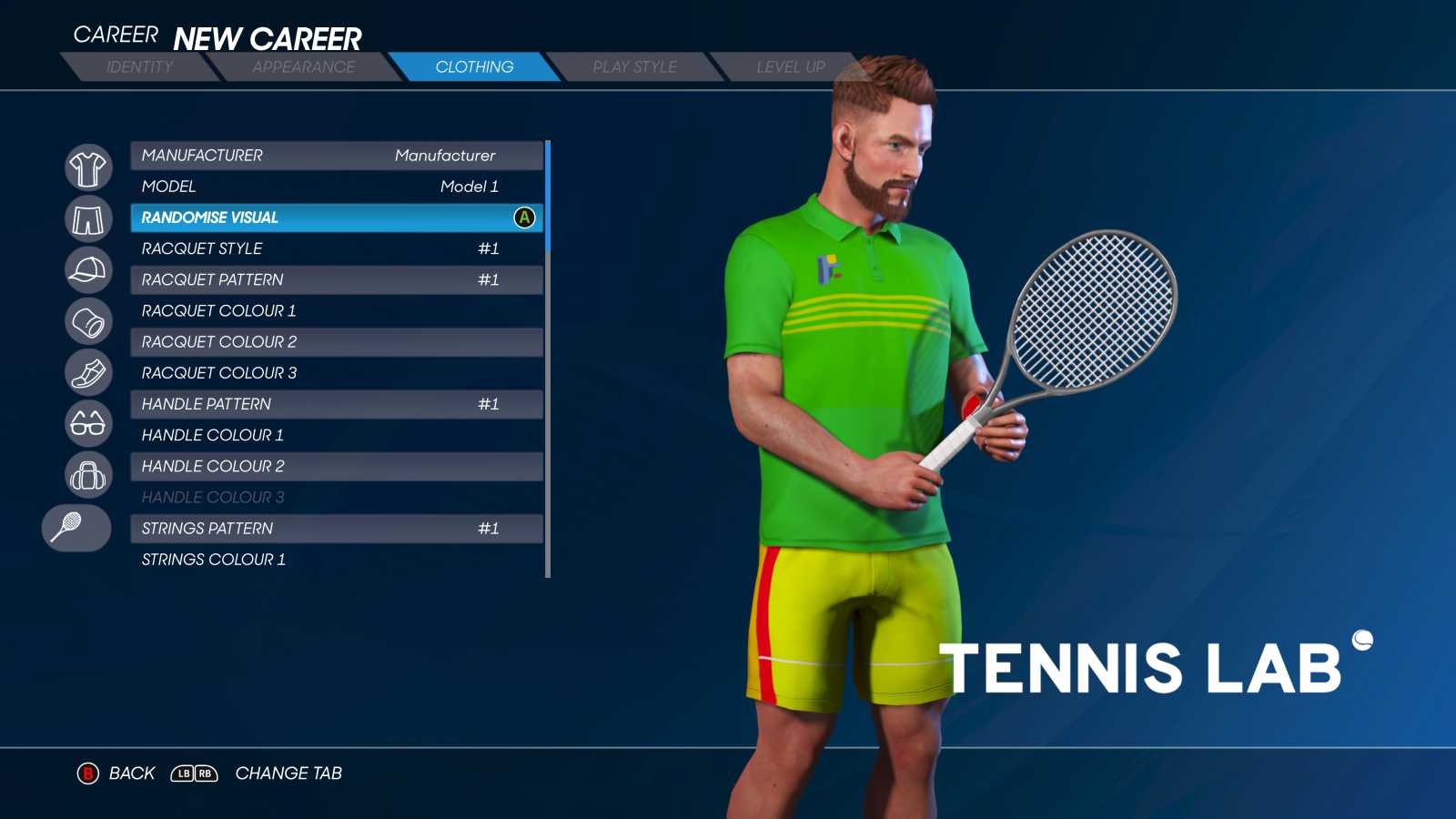
Task: Click the bag category icon
Action: [x=87, y=476]
